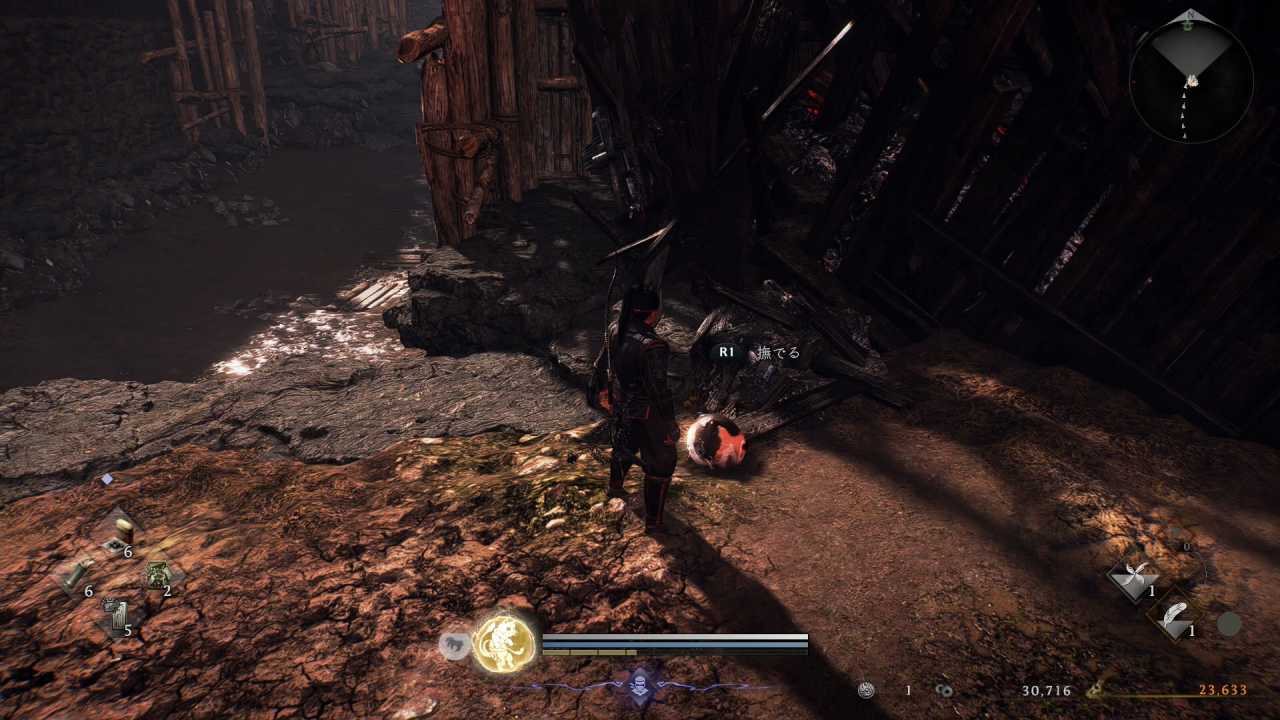Use the top shortcut item with count 6

pyautogui.click(x=123, y=533)
